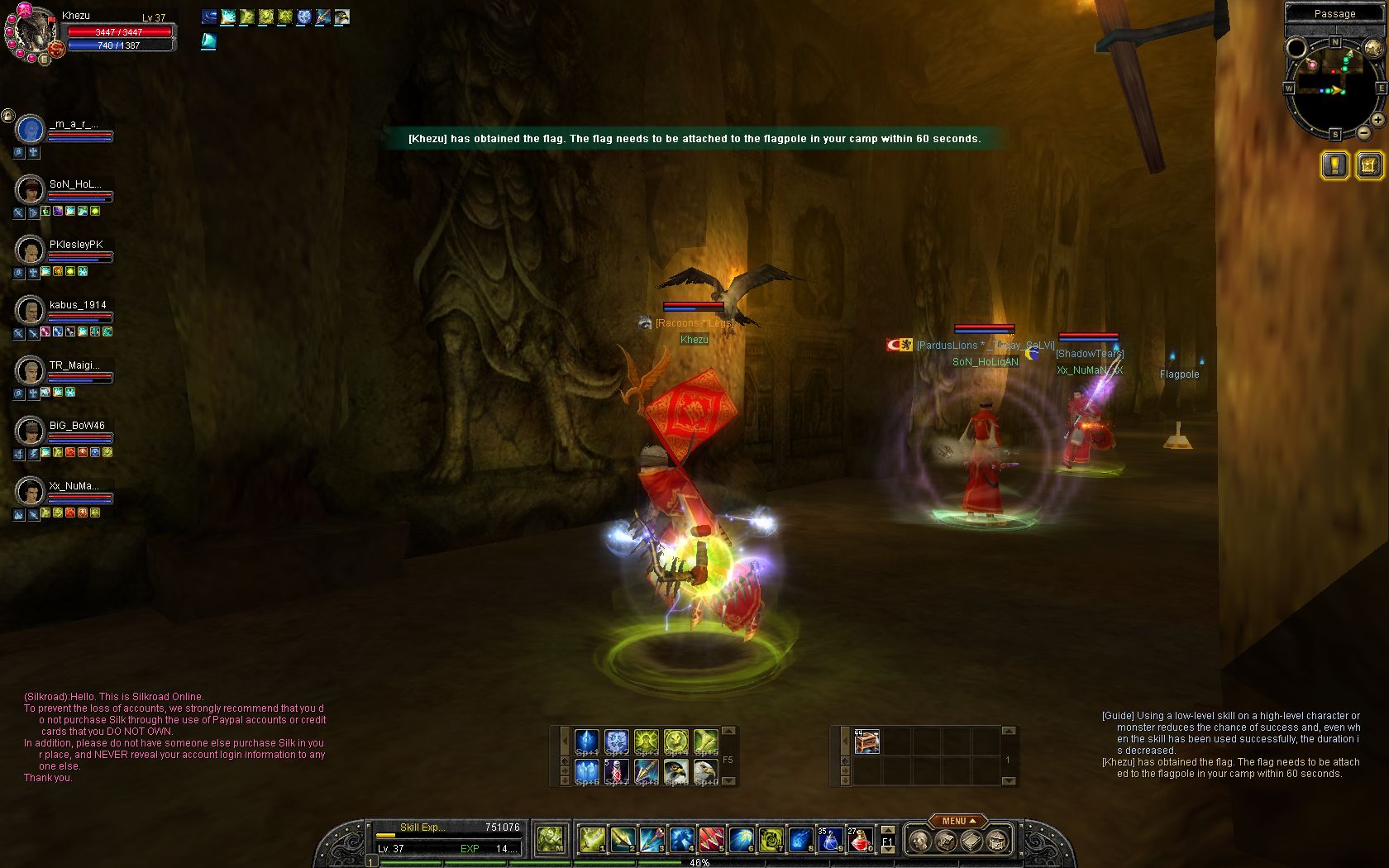Screen dimensions: 1389x868
Task: Use the blue mana potion in slot 9
Action: [830, 839]
